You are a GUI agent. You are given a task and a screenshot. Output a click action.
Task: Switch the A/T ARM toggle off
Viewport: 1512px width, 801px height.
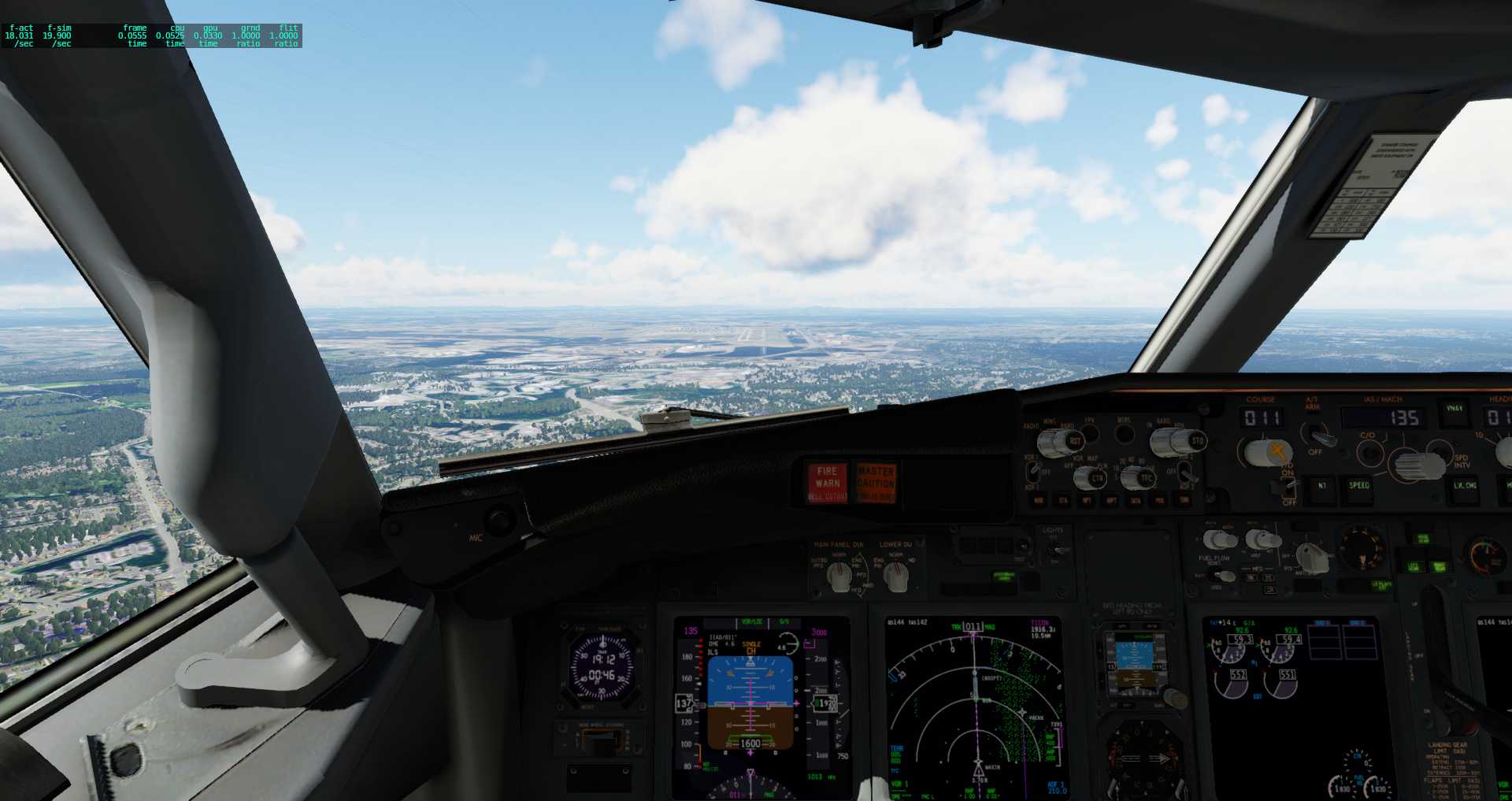click(1321, 435)
